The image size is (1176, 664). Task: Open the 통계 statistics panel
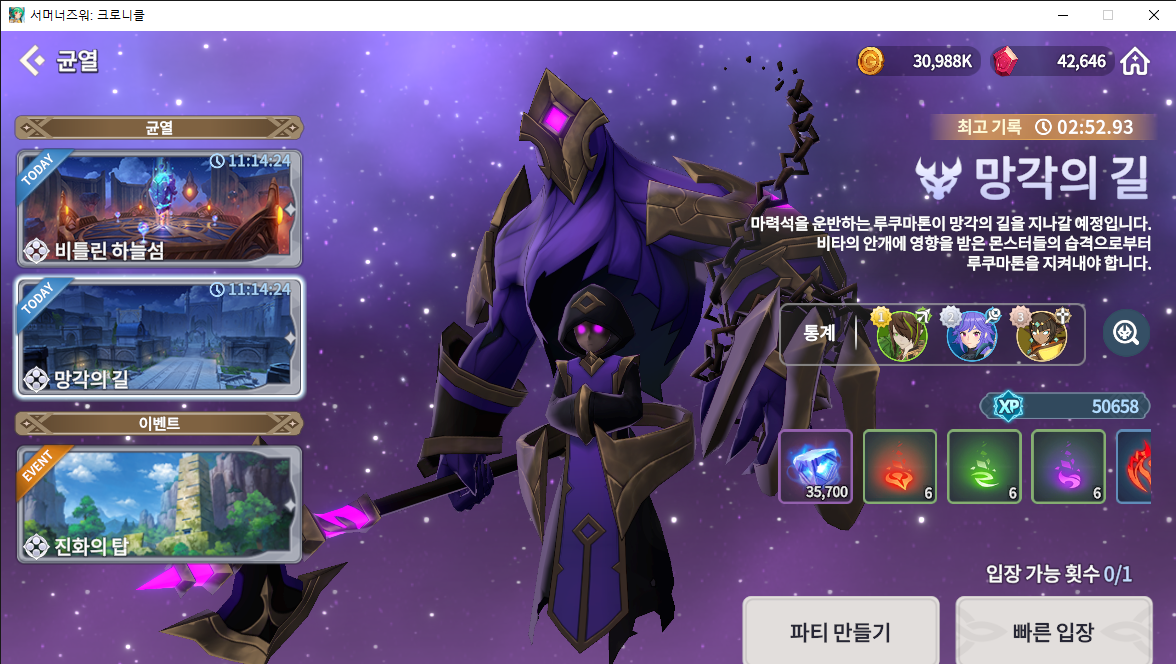819,333
